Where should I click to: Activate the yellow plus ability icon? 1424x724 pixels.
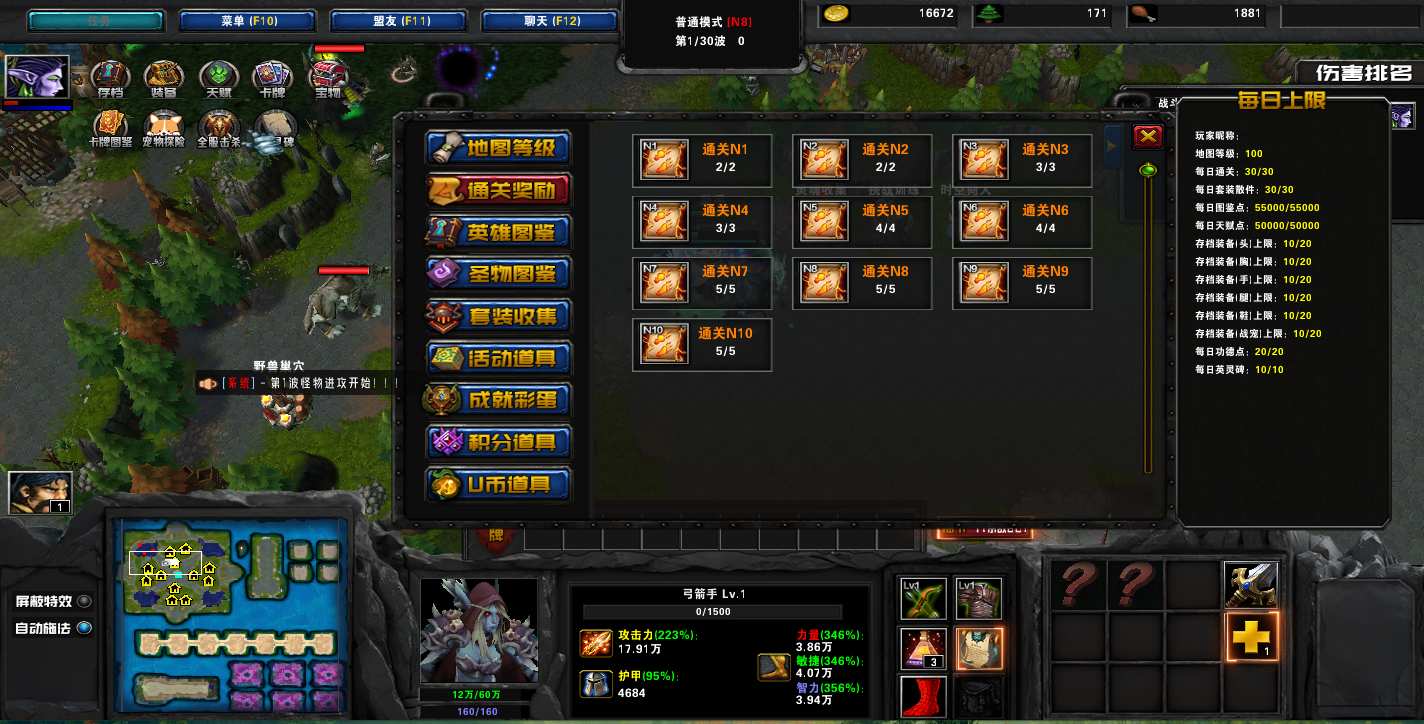[1251, 637]
